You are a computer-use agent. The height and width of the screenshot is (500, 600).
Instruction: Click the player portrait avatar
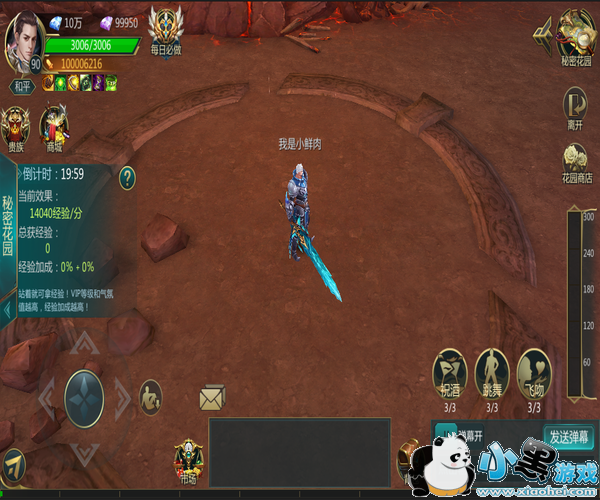pyautogui.click(x=23, y=42)
